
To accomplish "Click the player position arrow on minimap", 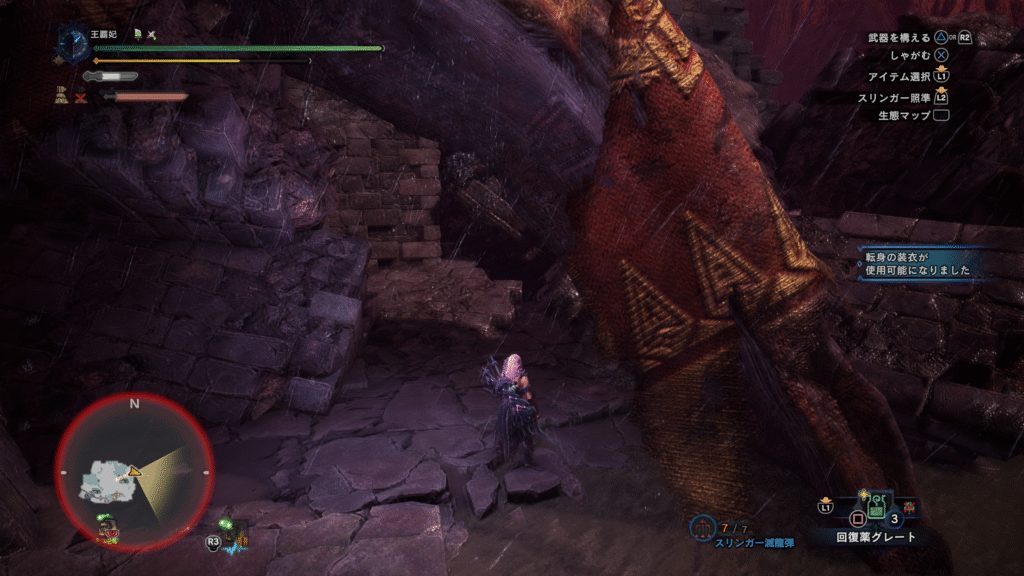I will (x=134, y=469).
